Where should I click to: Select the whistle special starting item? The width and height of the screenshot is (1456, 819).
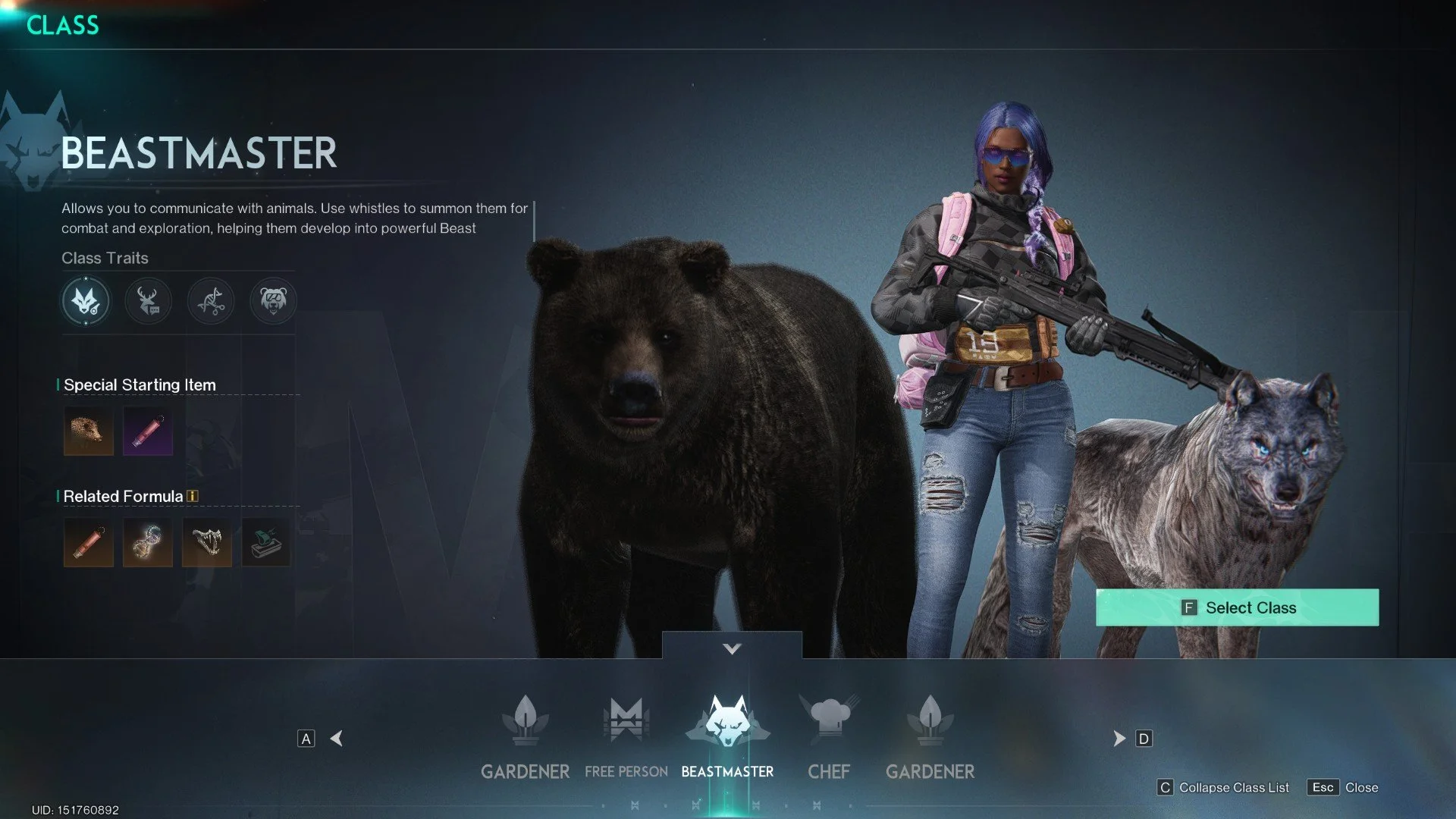[x=148, y=431]
